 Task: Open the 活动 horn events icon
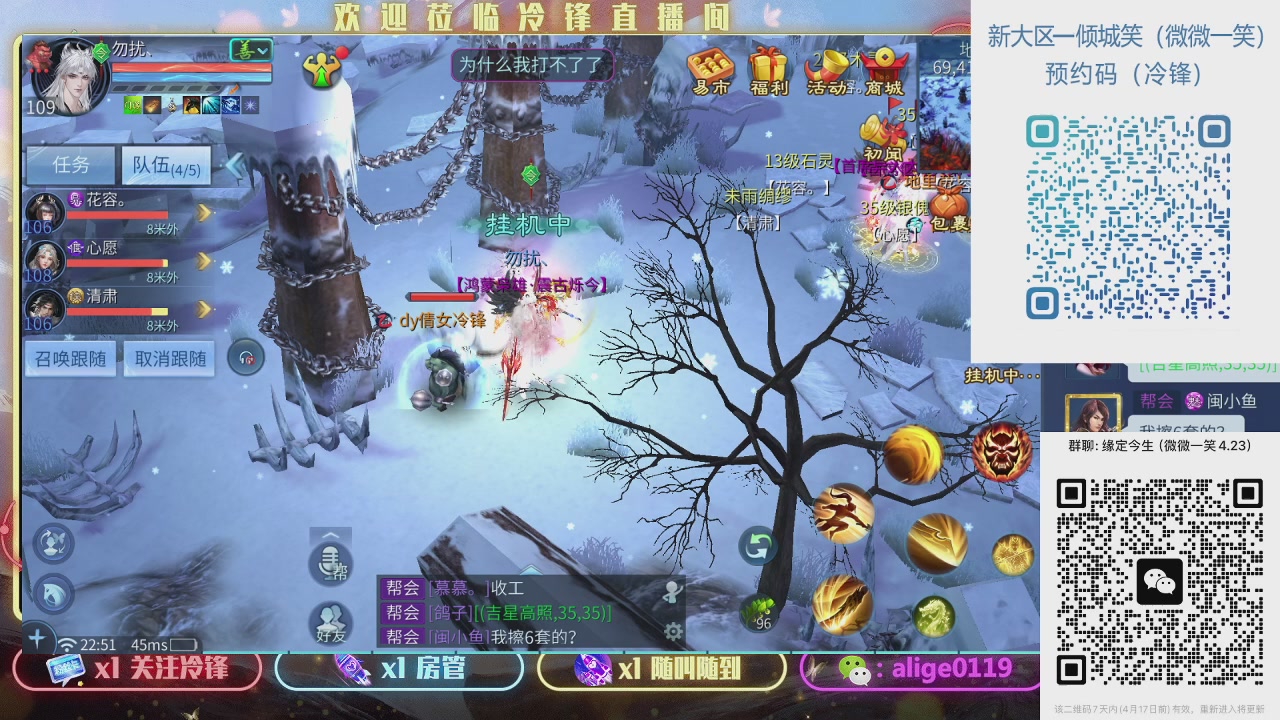coord(828,70)
